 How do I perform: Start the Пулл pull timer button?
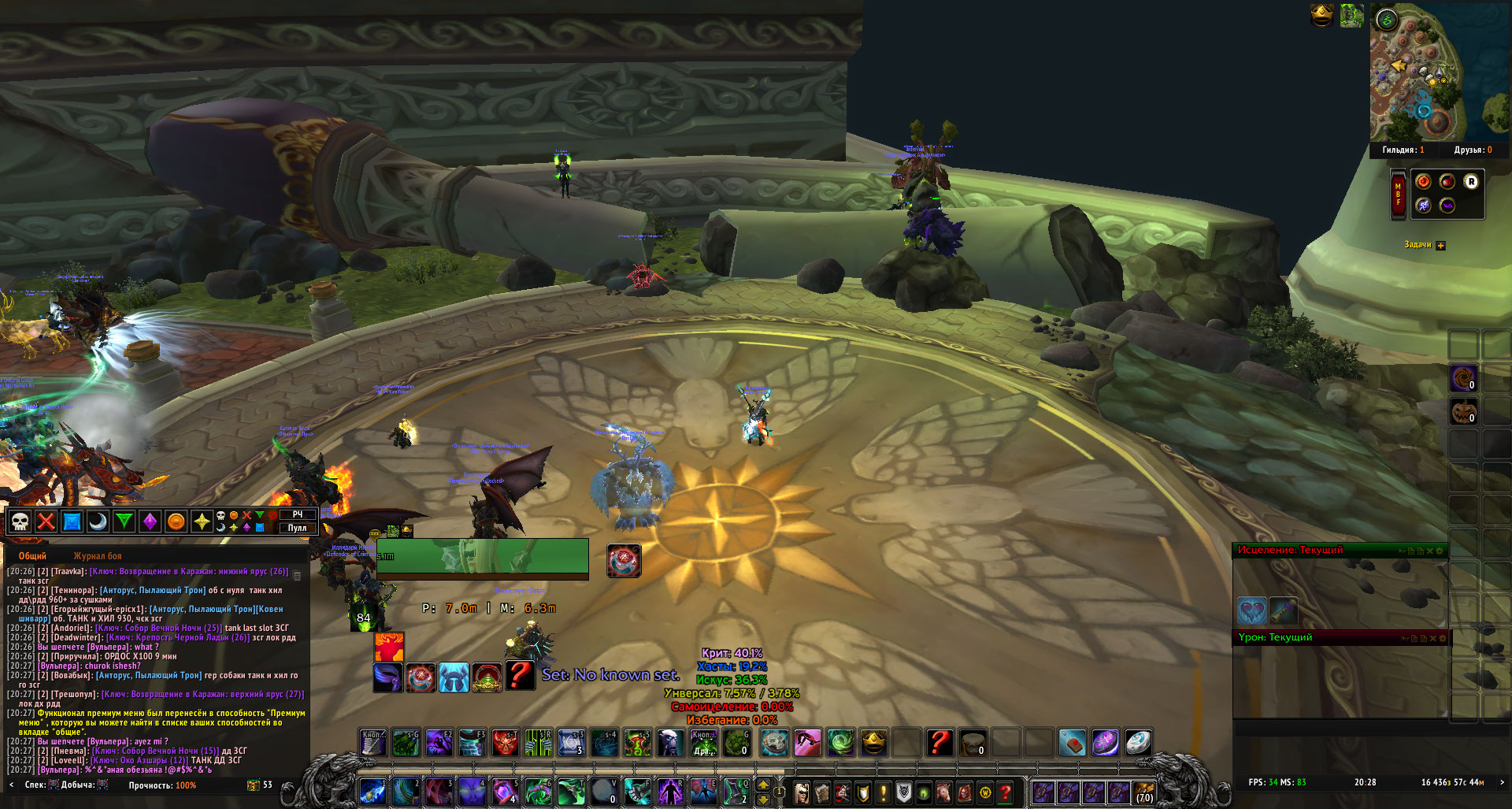[x=298, y=528]
